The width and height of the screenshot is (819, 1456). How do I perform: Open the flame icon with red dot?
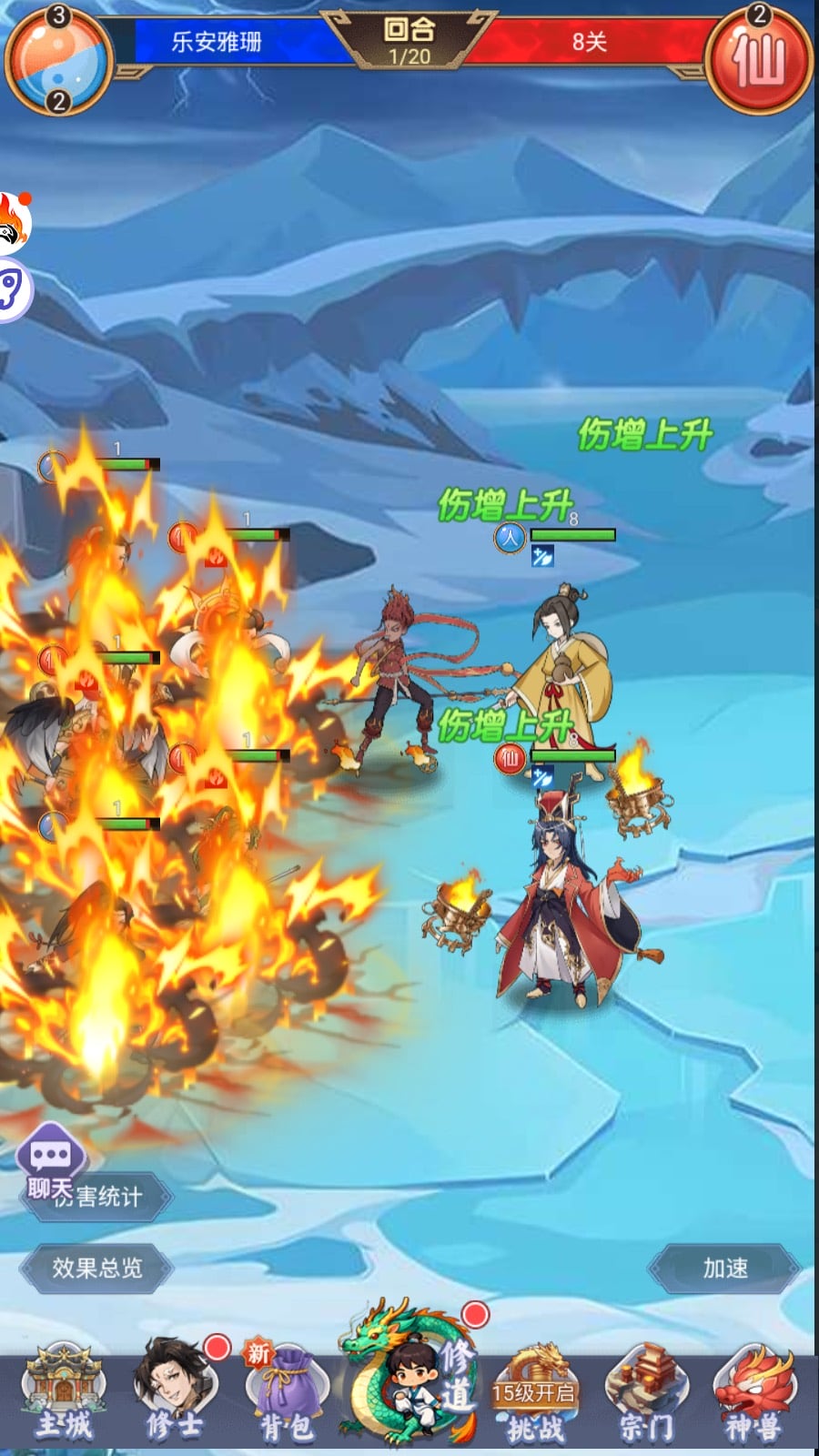tap(14, 223)
